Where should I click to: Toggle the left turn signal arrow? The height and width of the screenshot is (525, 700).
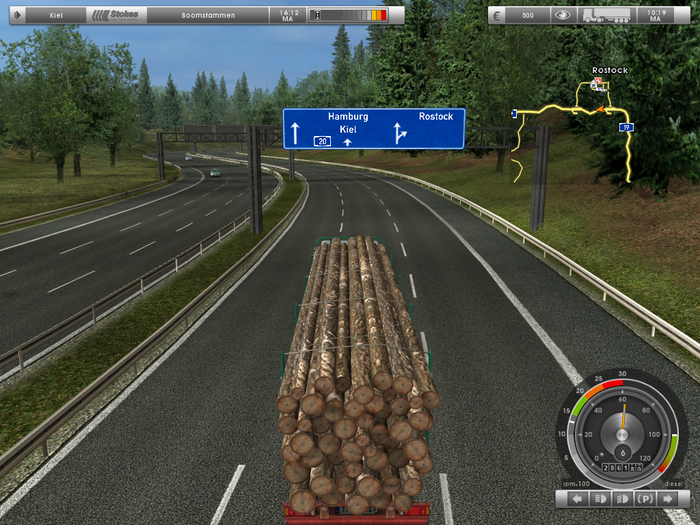(x=577, y=498)
